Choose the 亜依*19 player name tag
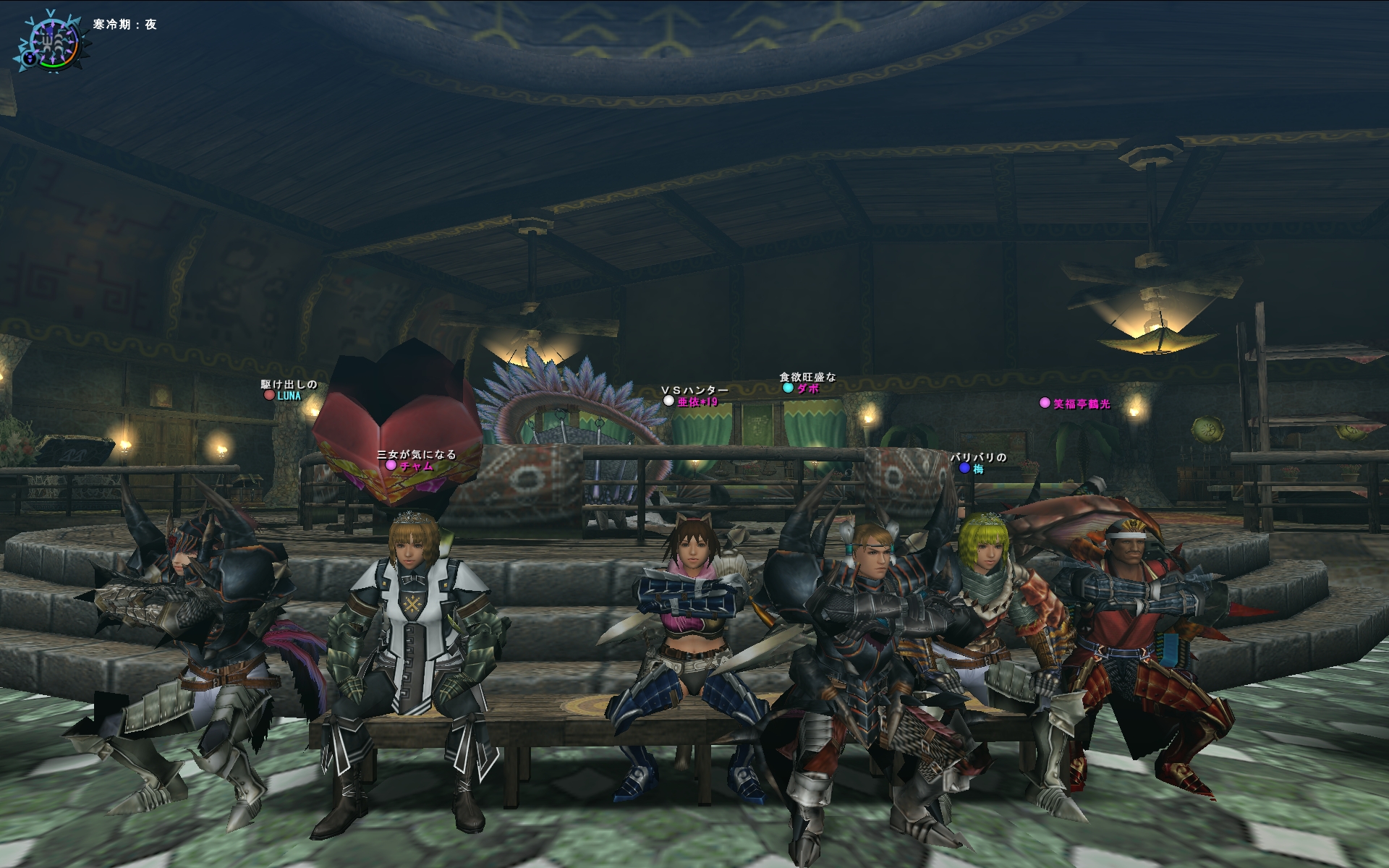This screenshot has width=1389, height=868. point(697,401)
